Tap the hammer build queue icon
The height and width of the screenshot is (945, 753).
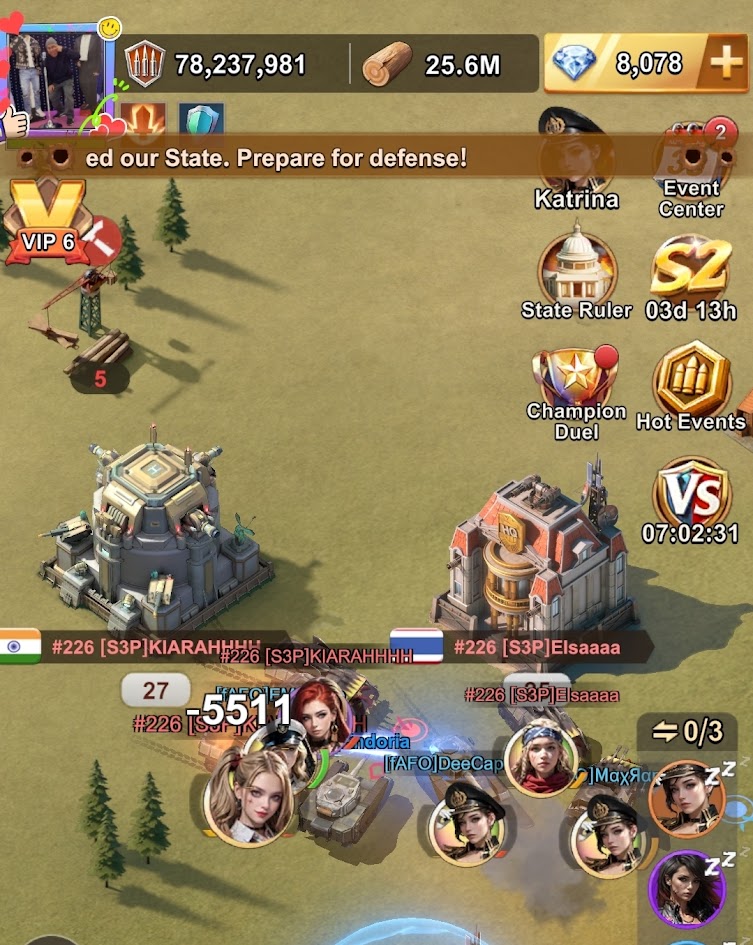(100, 240)
